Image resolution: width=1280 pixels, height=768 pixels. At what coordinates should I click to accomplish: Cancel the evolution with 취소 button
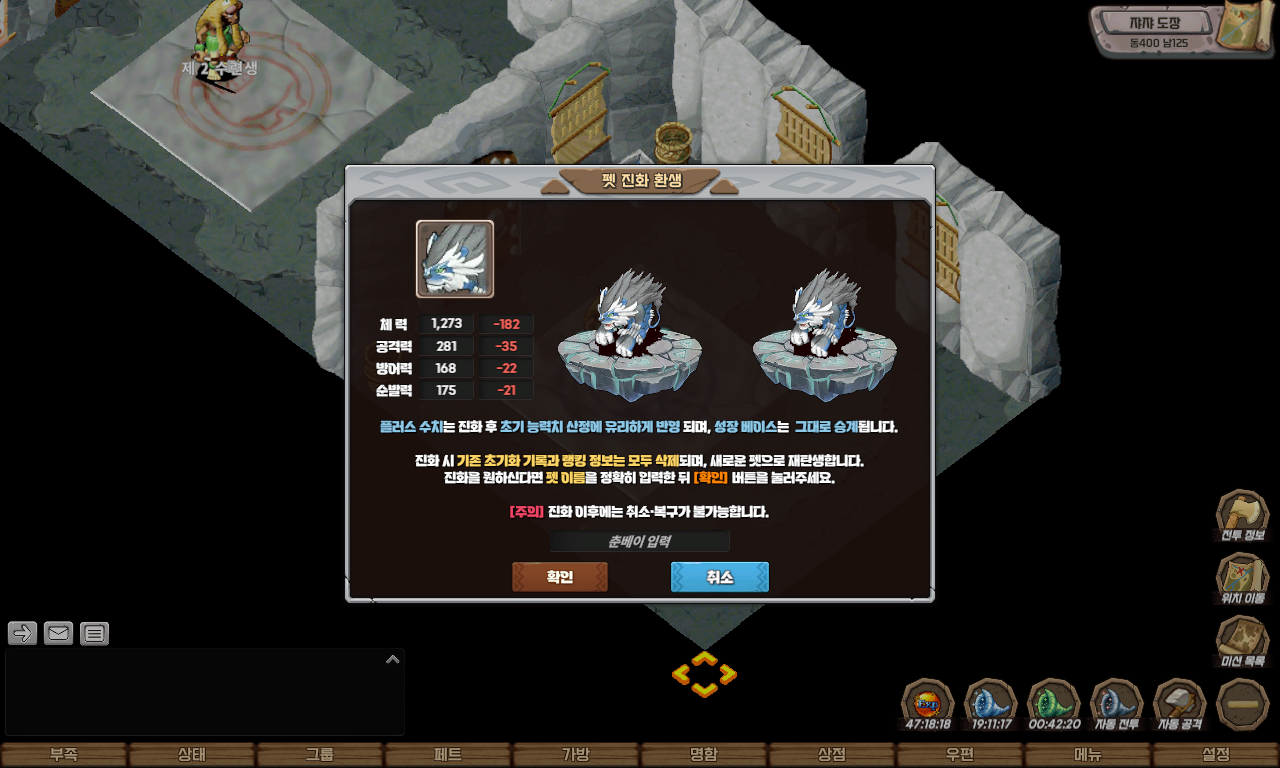coord(719,577)
